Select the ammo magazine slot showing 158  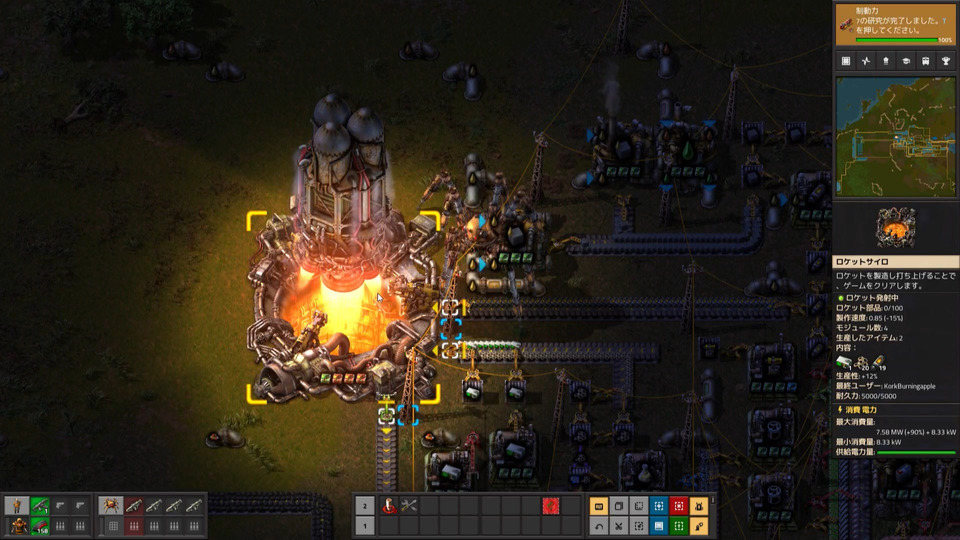click(x=40, y=525)
